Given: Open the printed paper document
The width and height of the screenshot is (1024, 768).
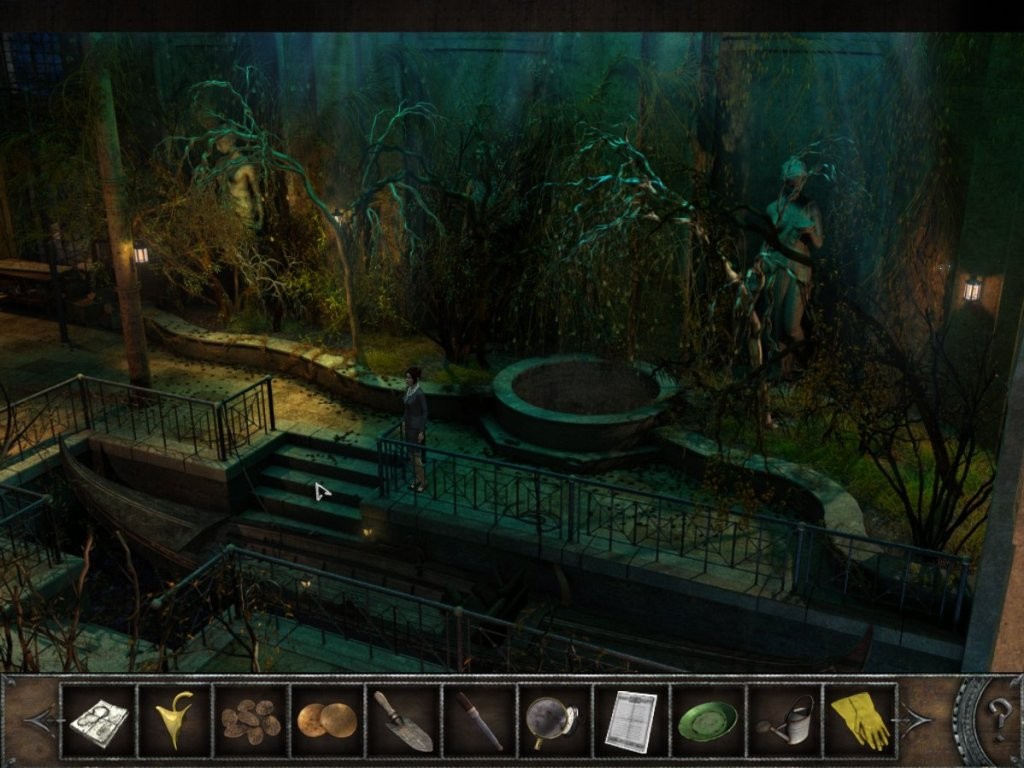Looking at the screenshot, I should coord(631,720).
